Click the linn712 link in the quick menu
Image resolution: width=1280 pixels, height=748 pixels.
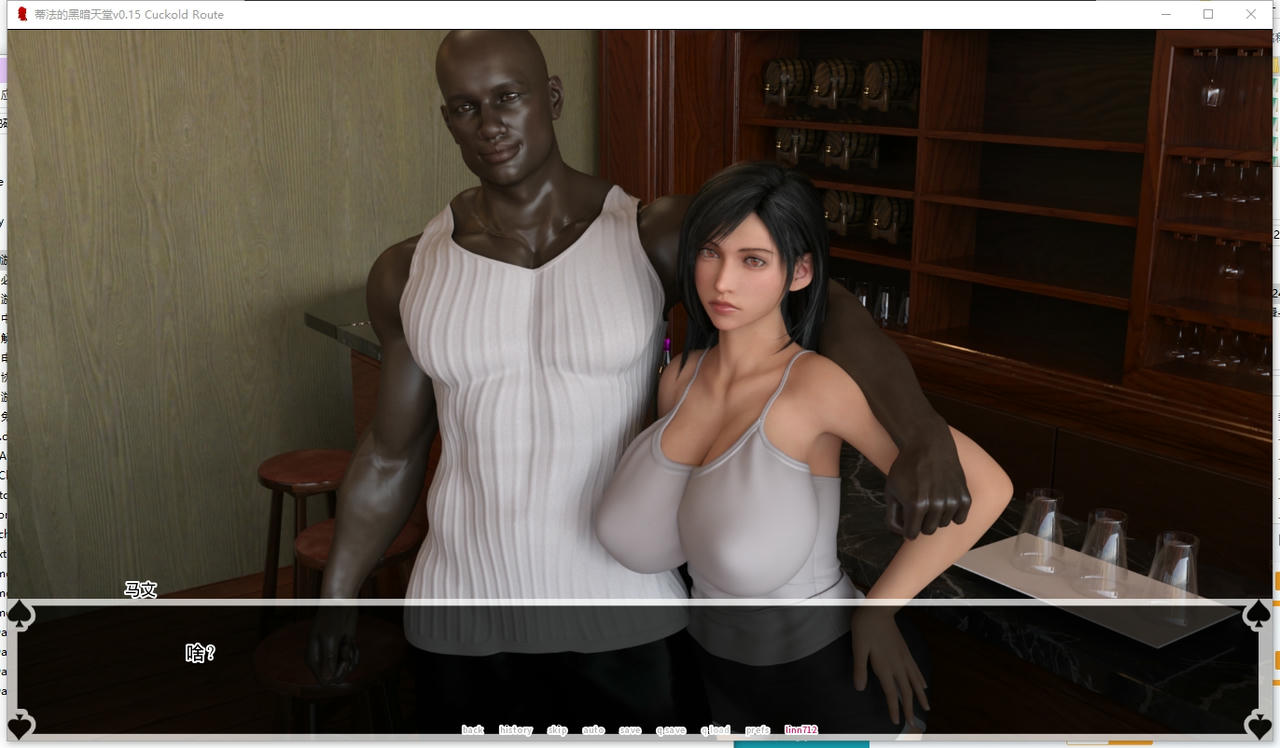(x=802, y=730)
